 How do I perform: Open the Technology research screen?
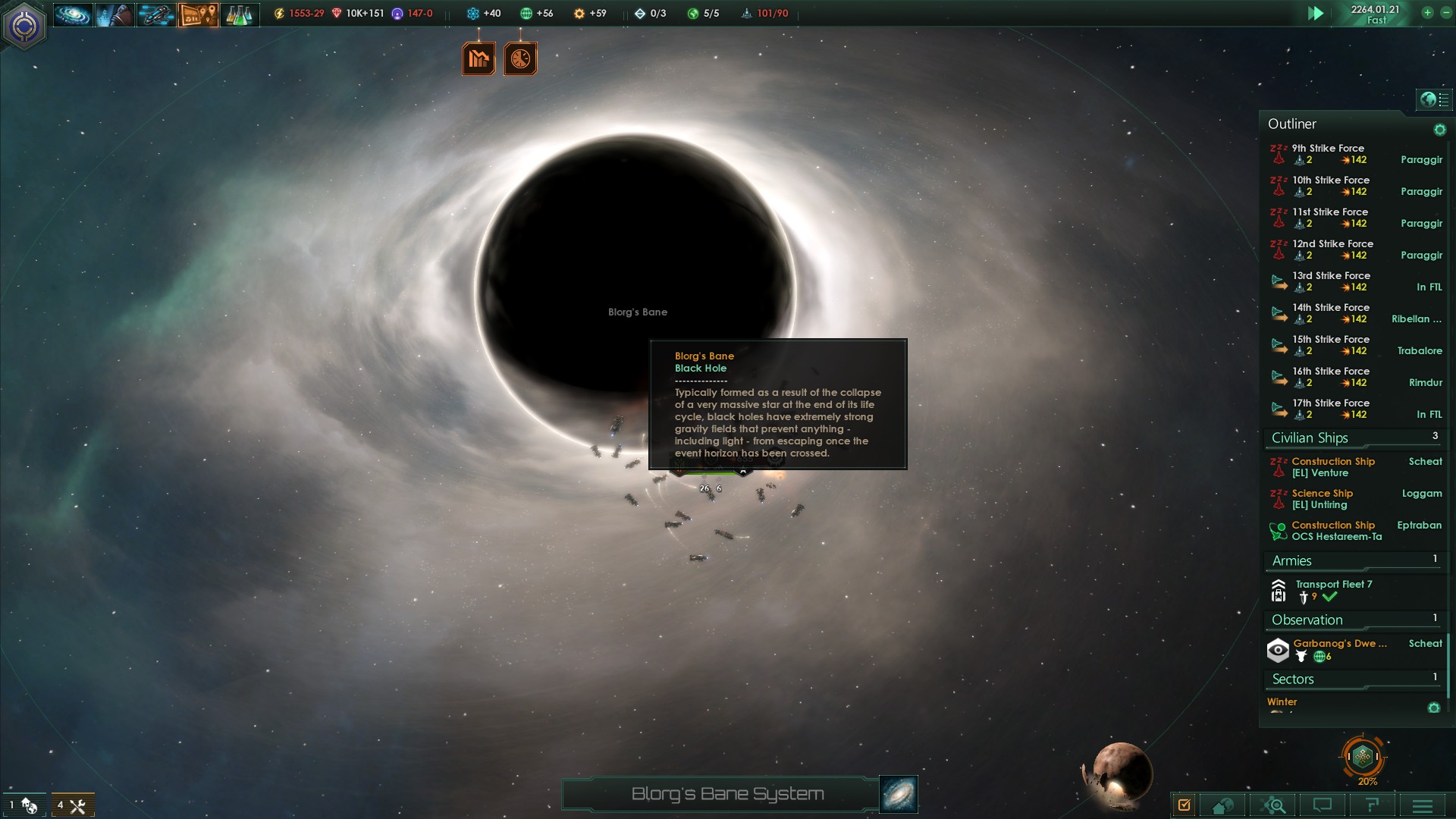click(239, 14)
